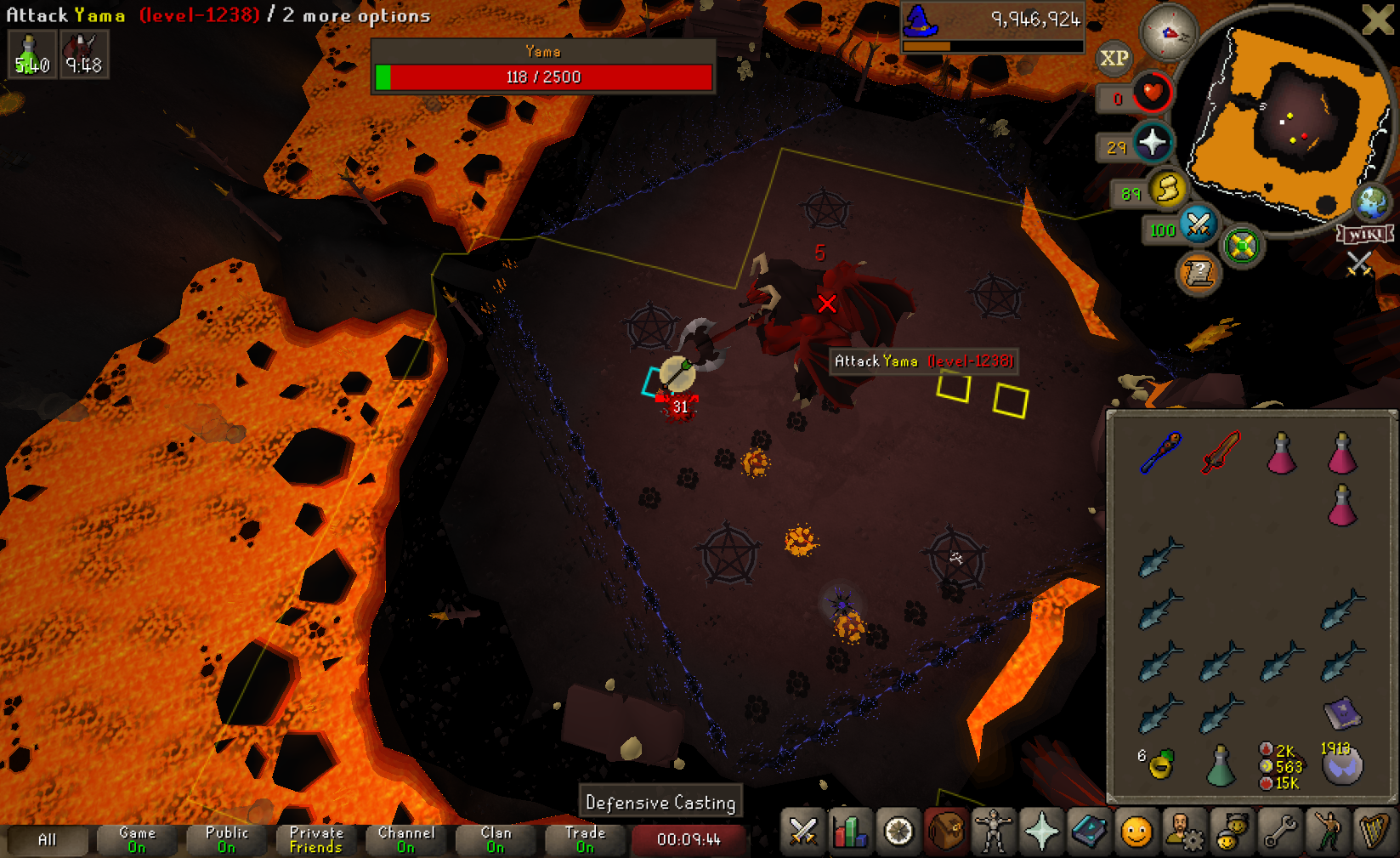Image resolution: width=1400 pixels, height=858 pixels.
Task: Click the green potion in inventory
Action: pyautogui.click(x=1221, y=765)
